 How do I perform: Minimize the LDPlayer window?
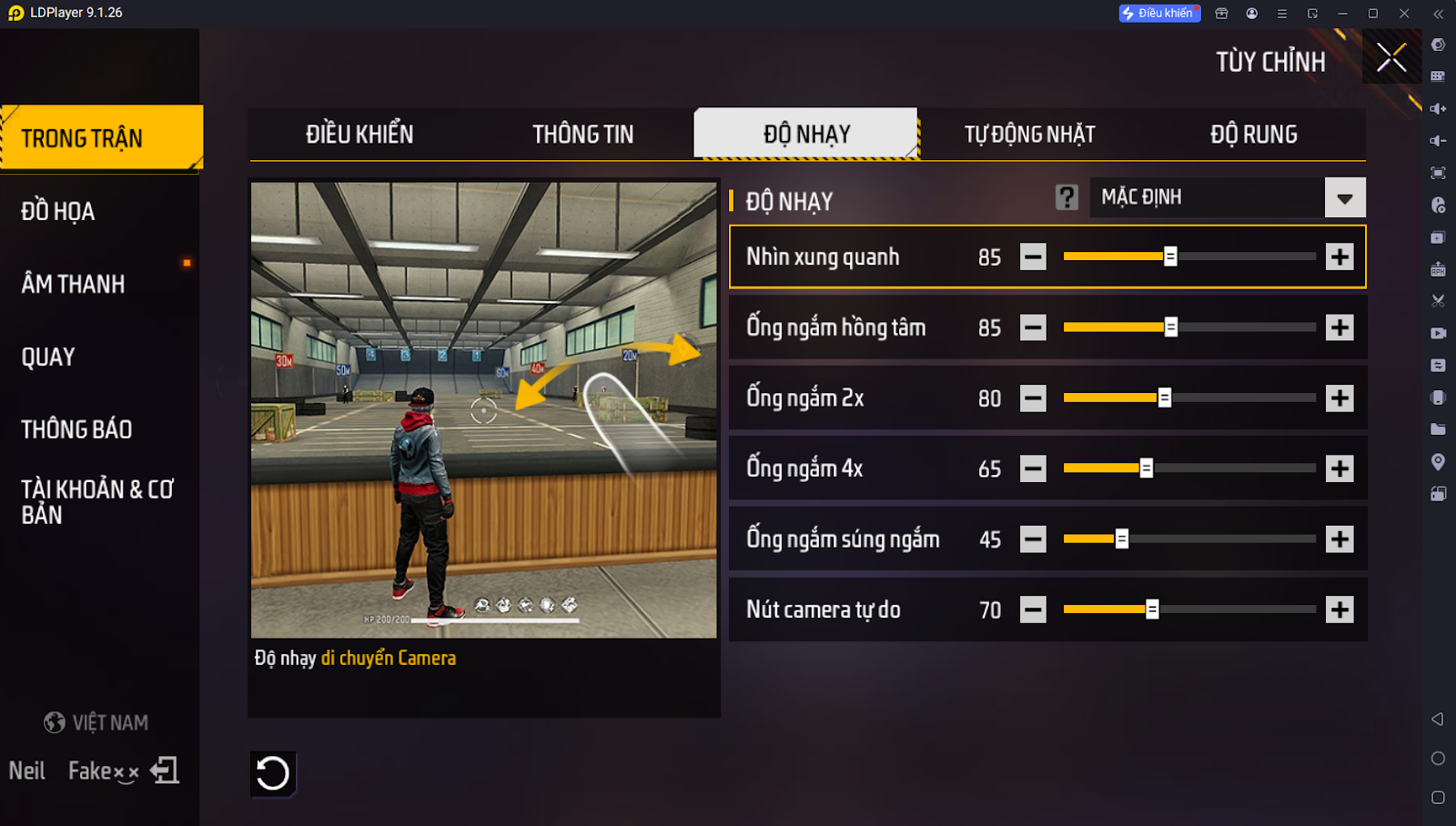point(1342,14)
